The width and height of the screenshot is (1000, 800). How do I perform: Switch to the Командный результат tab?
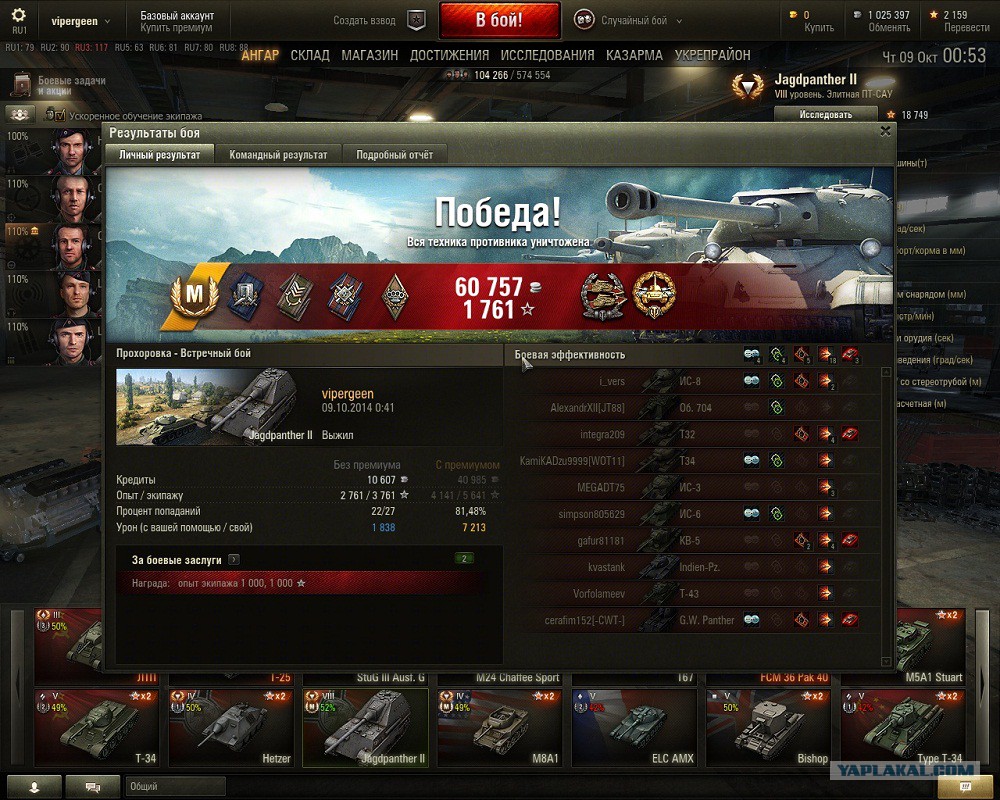(278, 155)
